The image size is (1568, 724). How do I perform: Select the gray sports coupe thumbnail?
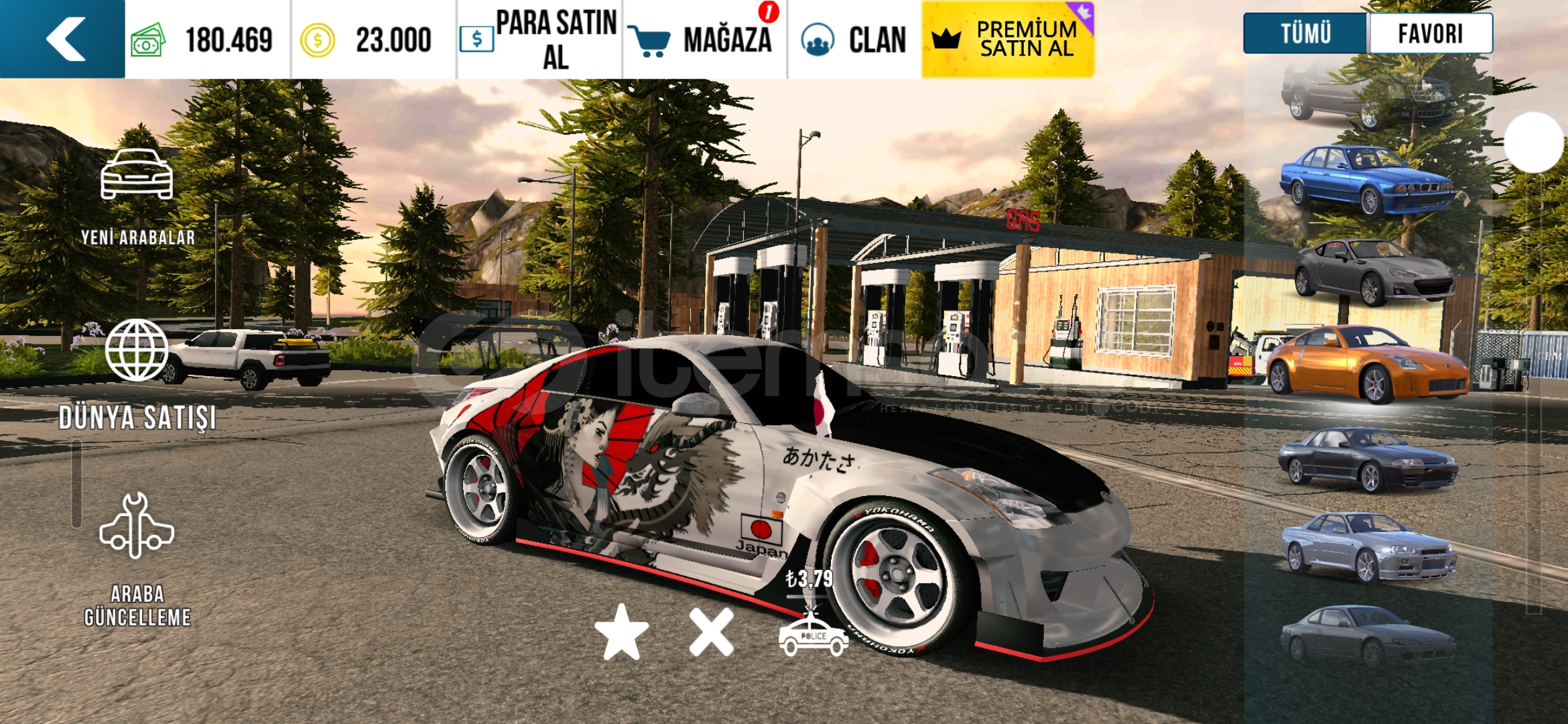(1374, 270)
